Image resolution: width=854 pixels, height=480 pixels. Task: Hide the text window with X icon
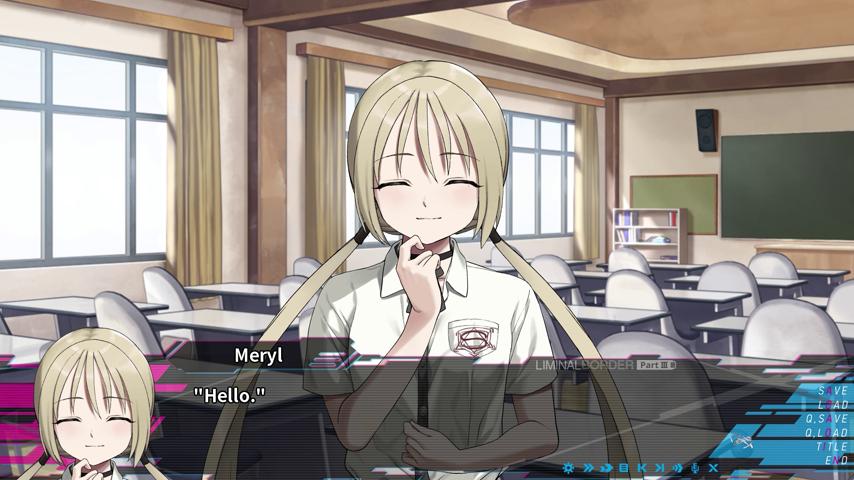click(x=713, y=467)
